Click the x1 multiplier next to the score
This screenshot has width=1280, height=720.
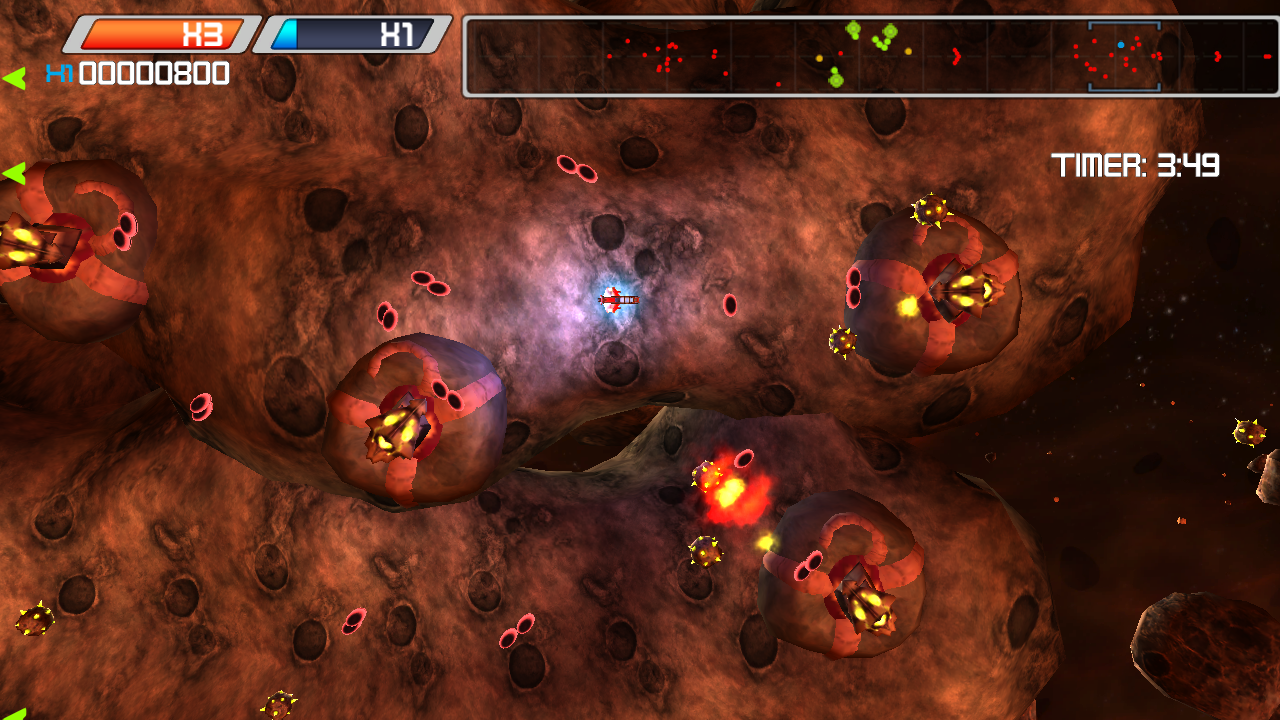click(57, 73)
